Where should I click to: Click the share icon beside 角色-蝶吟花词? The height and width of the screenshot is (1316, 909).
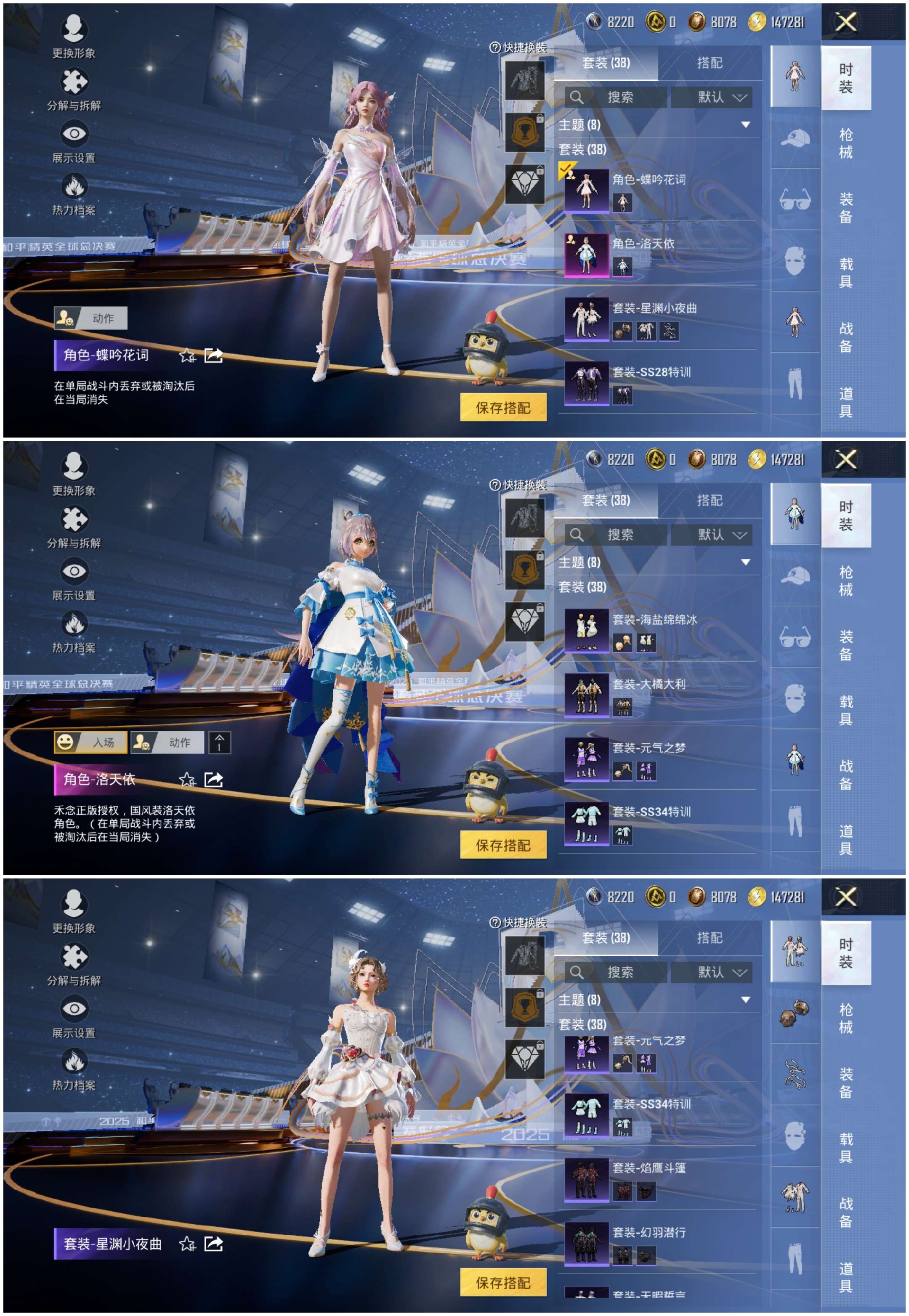click(x=215, y=356)
